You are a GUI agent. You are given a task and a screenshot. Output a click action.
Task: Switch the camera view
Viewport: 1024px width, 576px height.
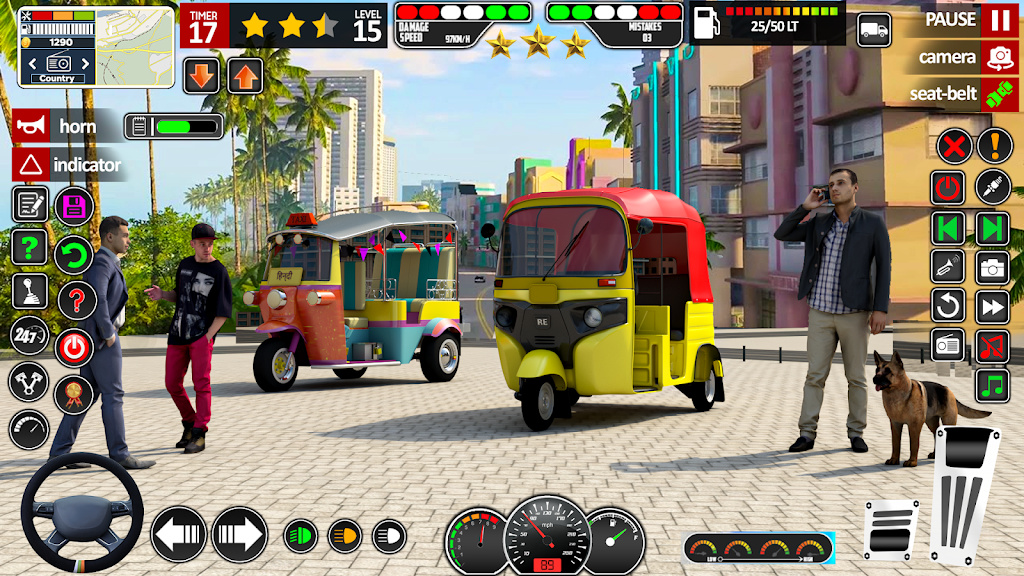click(999, 57)
